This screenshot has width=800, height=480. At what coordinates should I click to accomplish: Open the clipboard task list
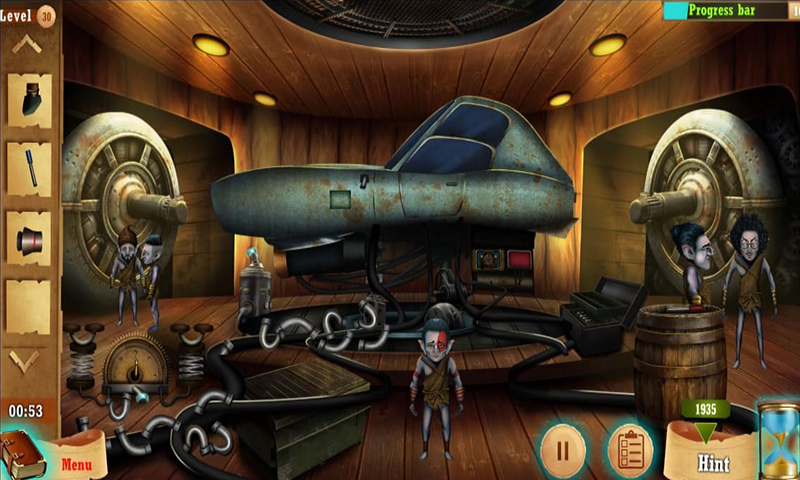coord(630,449)
